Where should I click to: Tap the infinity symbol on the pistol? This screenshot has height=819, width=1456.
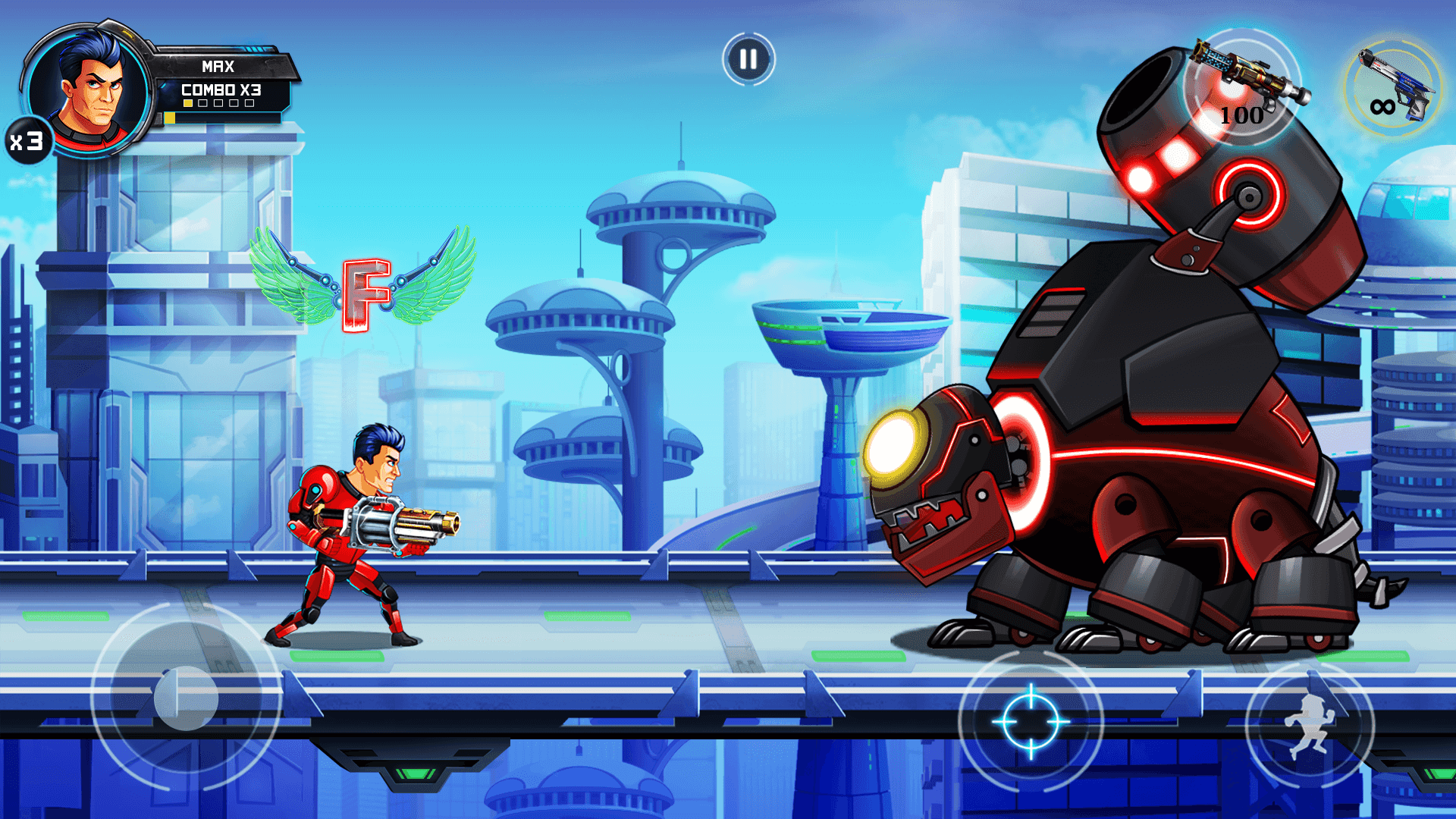(x=1383, y=107)
